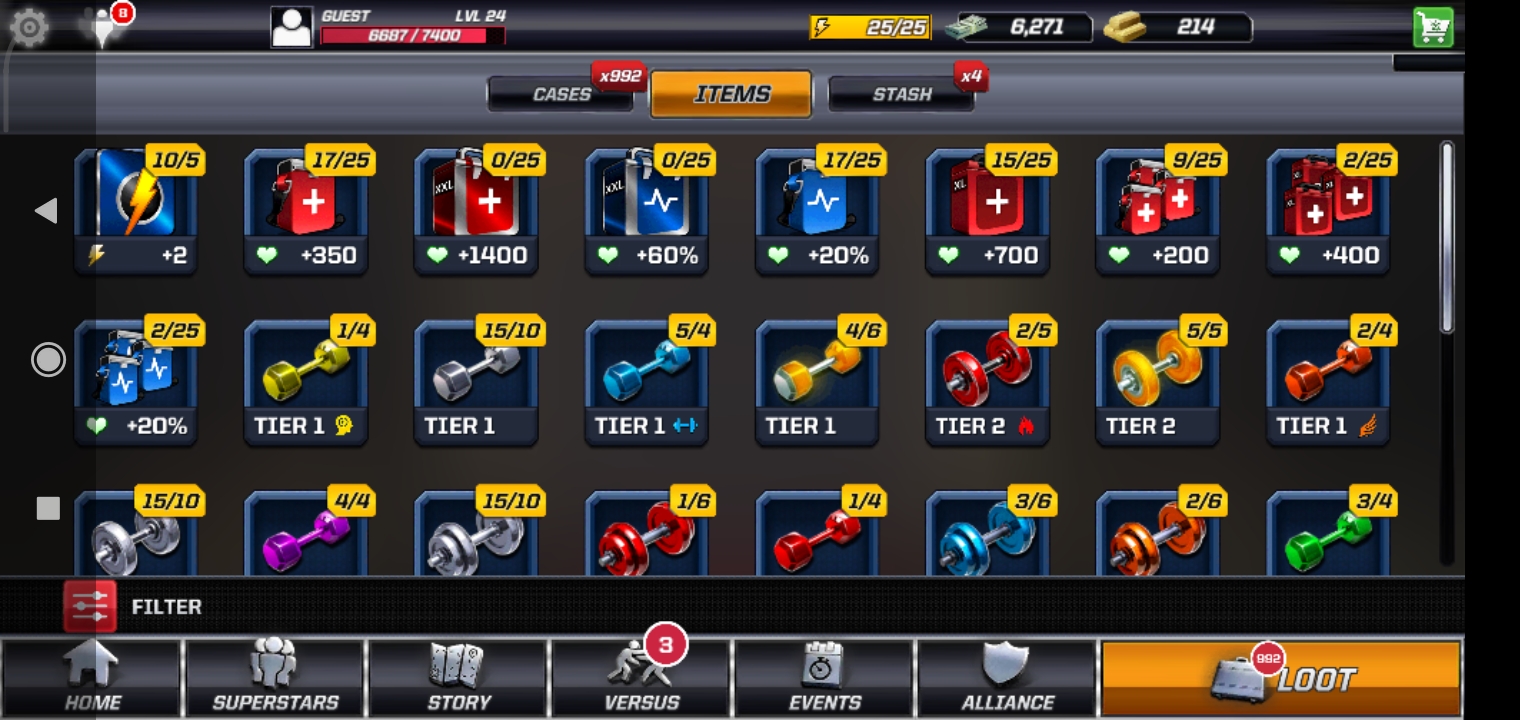The width and height of the screenshot is (1520, 720).
Task: Open the Stash tab
Action: (901, 94)
